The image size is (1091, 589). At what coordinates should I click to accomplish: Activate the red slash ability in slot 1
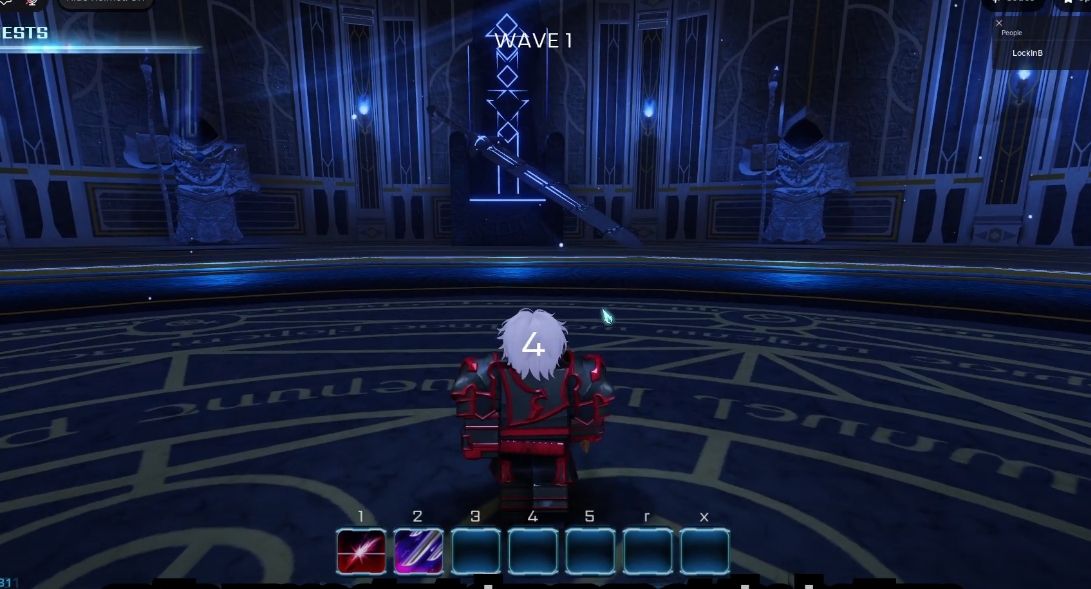(x=361, y=551)
